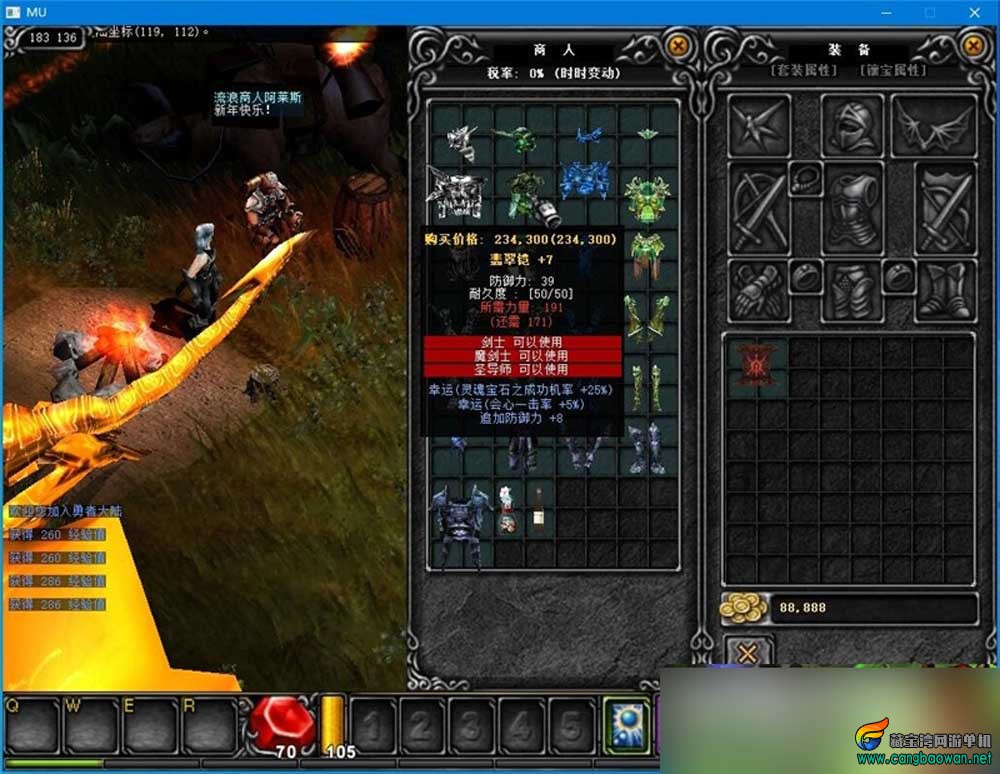This screenshot has width=1000, height=774.
Task: Open the gem attributes tab
Action: pos(894,70)
